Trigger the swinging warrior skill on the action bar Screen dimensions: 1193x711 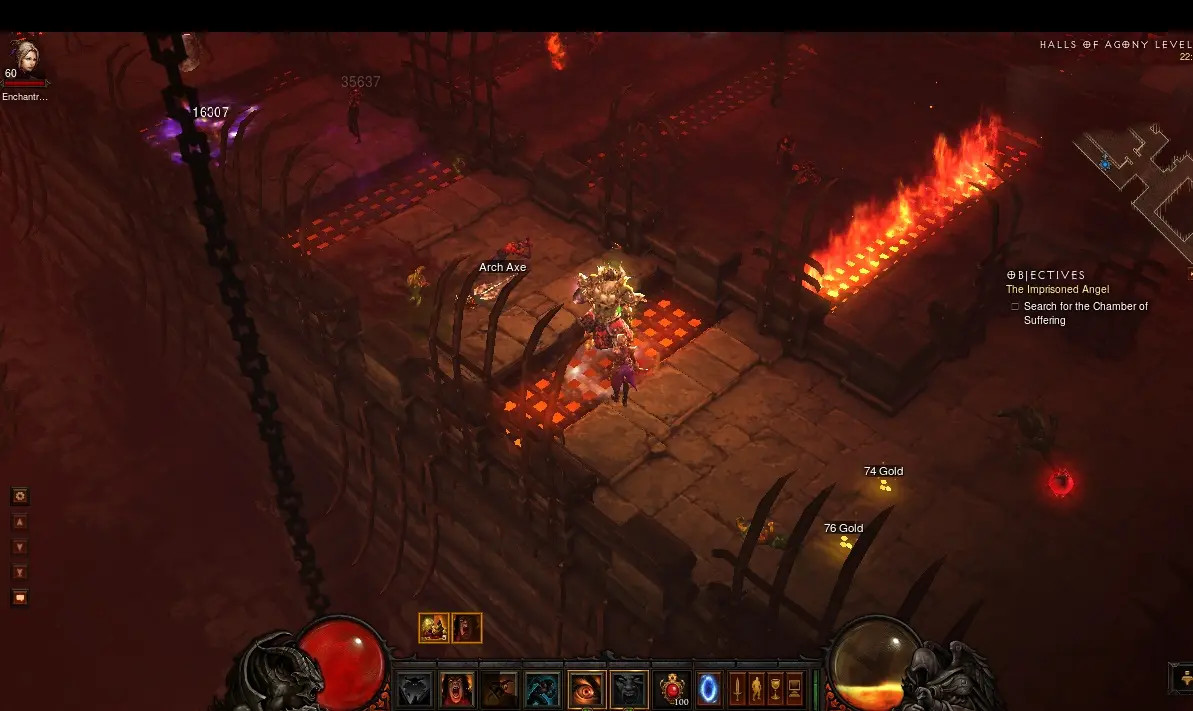500,689
